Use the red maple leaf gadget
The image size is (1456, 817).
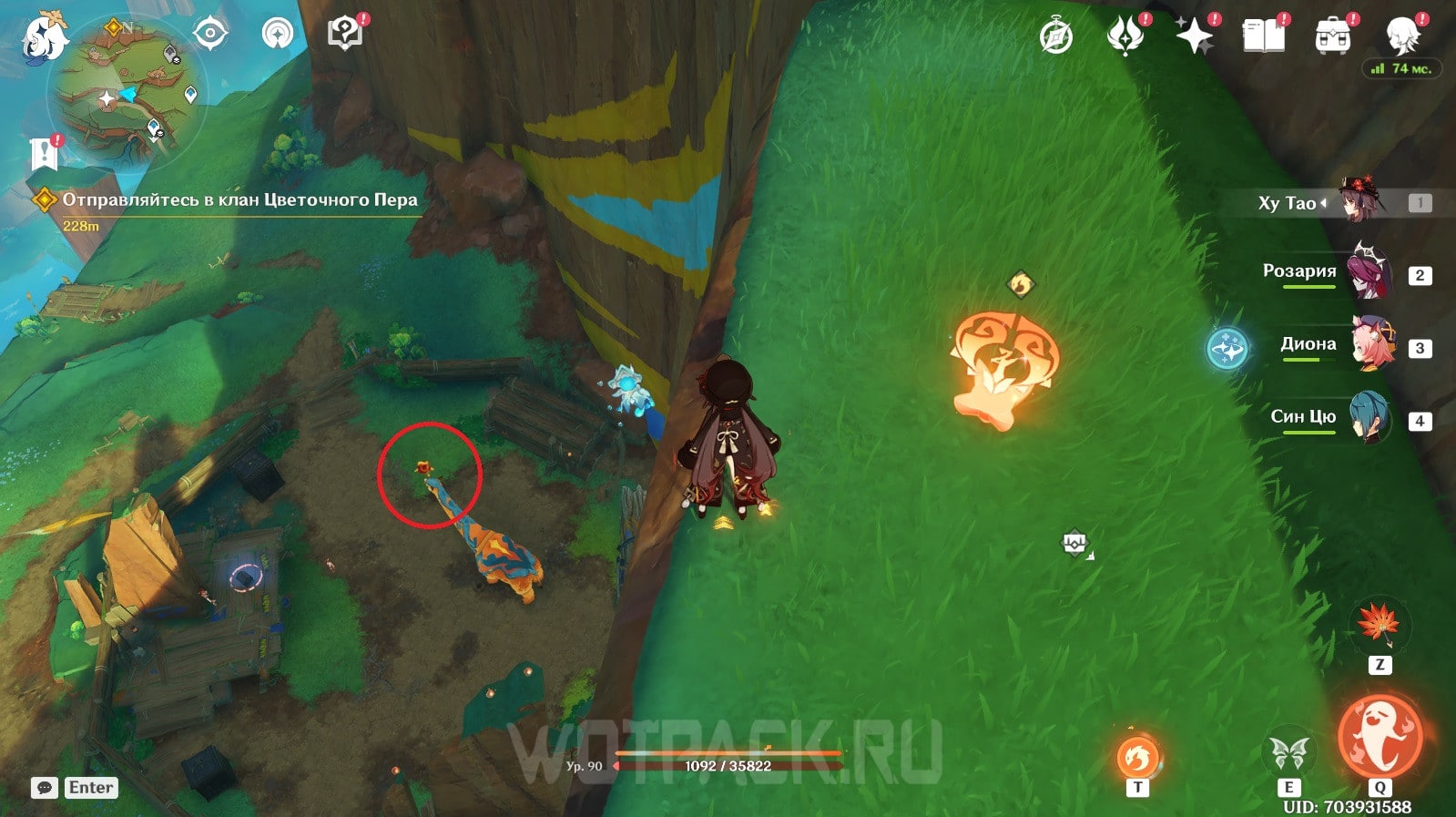[x=1379, y=624]
